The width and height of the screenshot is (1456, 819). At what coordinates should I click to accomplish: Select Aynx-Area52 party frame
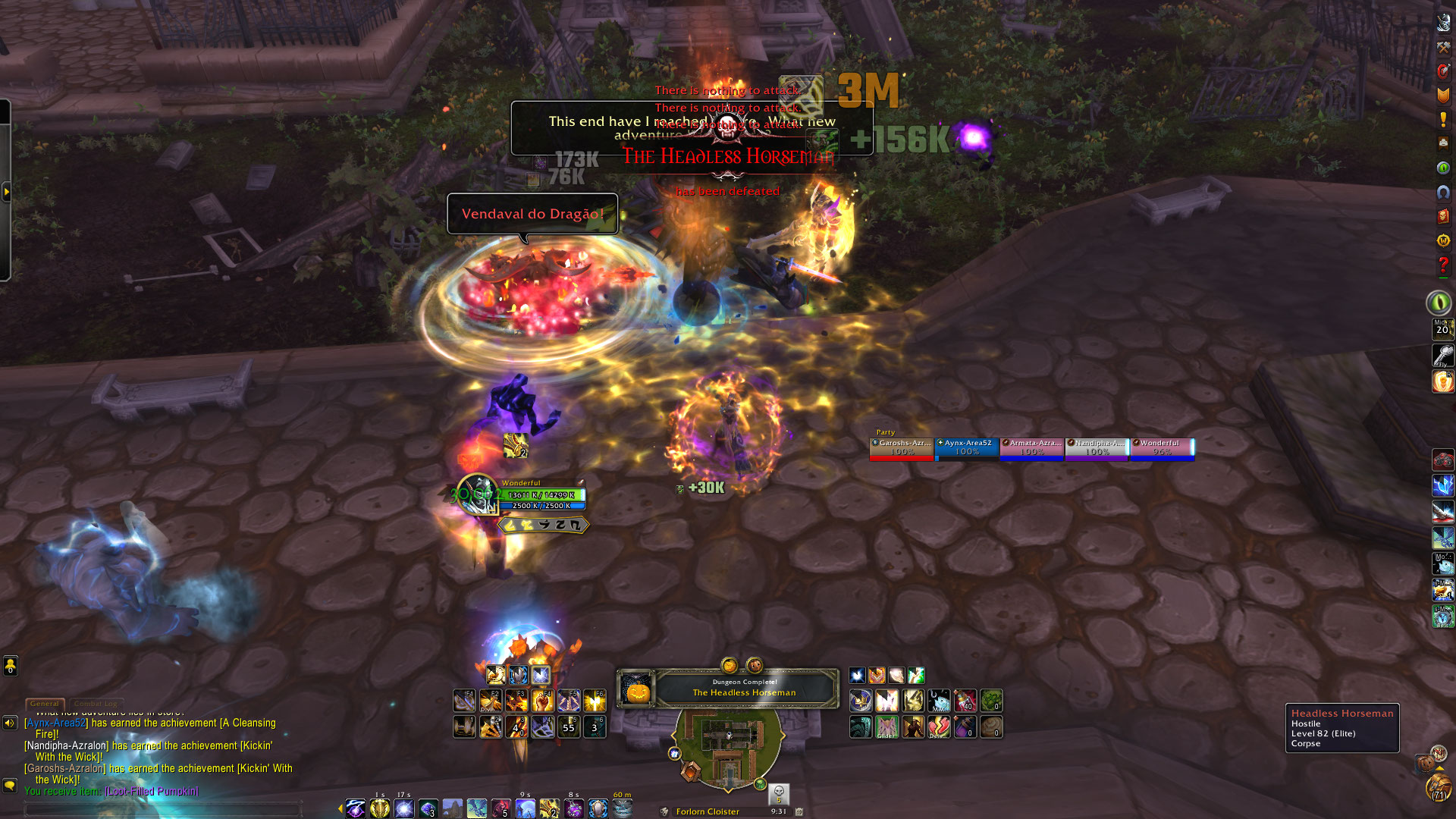point(967,447)
